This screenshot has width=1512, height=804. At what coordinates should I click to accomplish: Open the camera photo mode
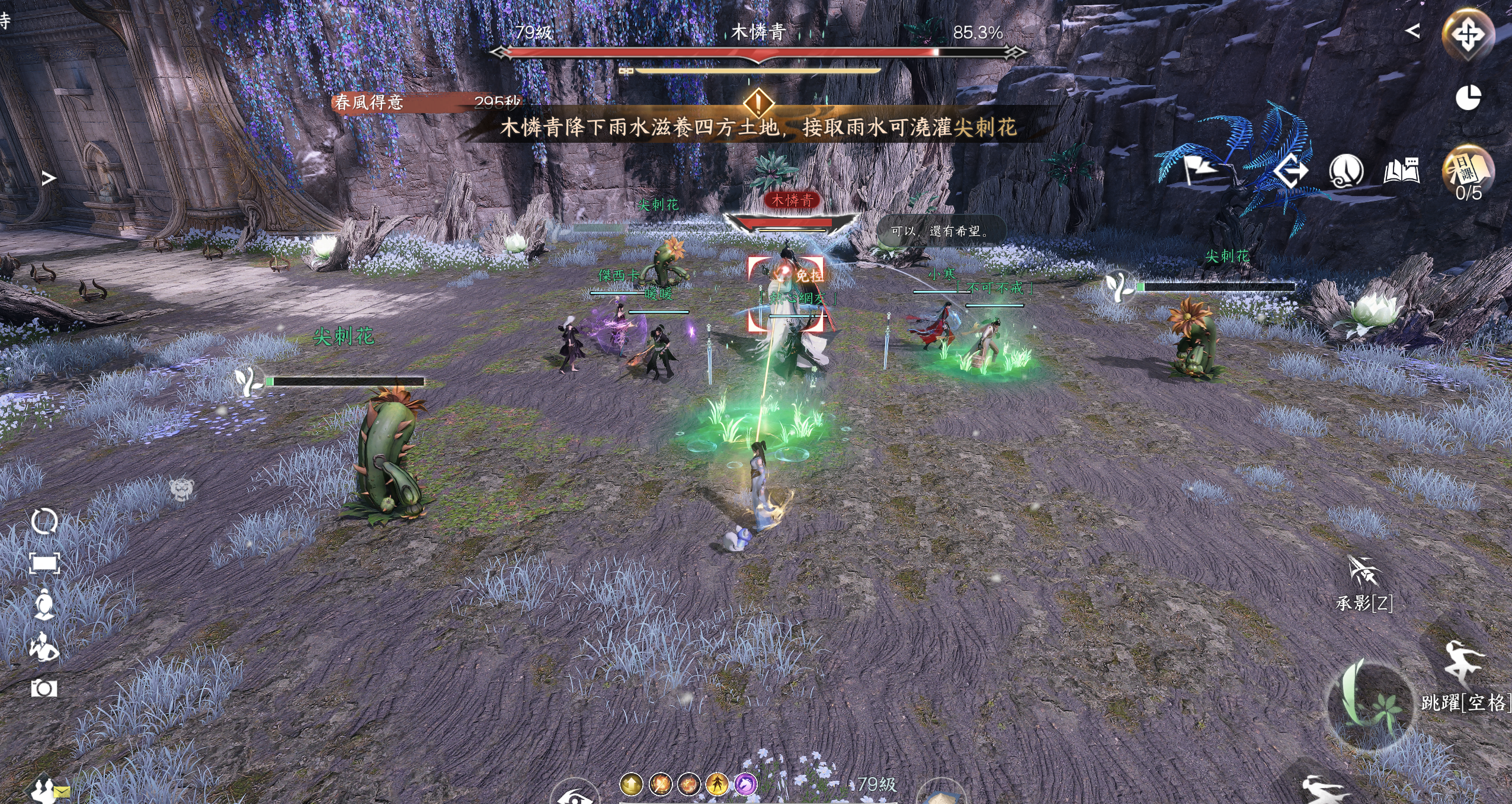[44, 688]
